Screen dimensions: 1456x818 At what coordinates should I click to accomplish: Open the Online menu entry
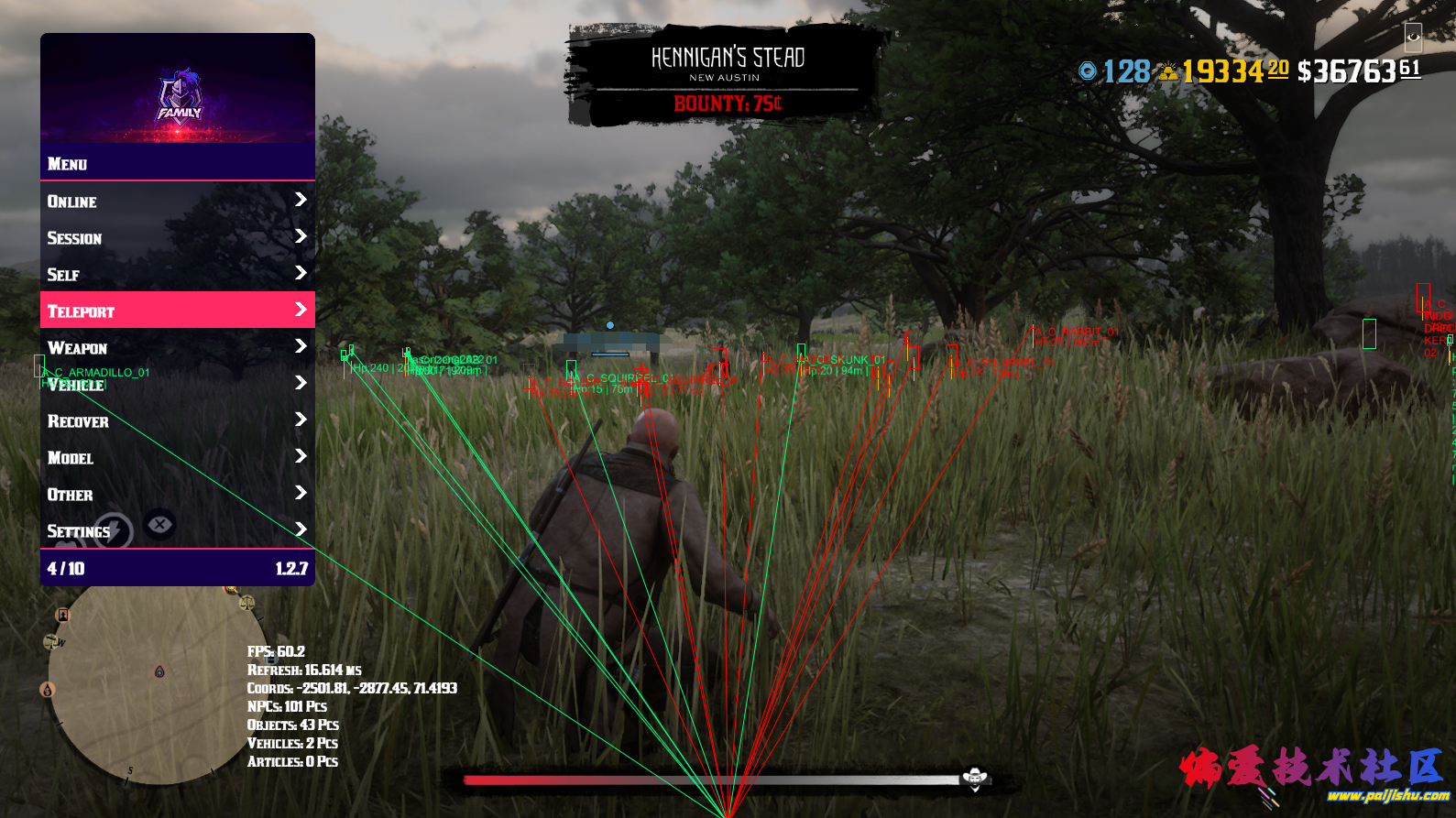(x=177, y=201)
